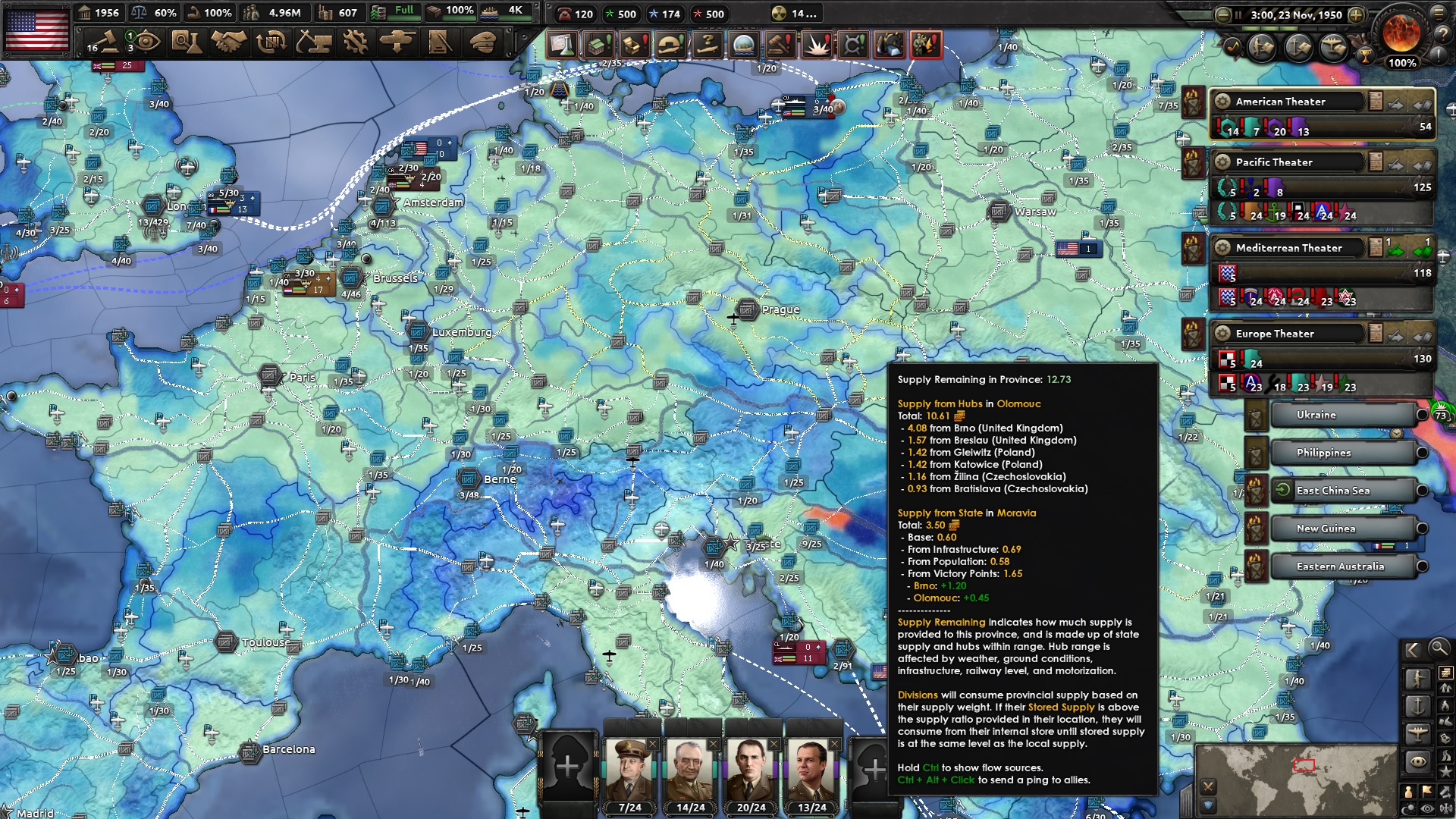Toggle the supply map mode in minimap toolbar

[1445, 673]
